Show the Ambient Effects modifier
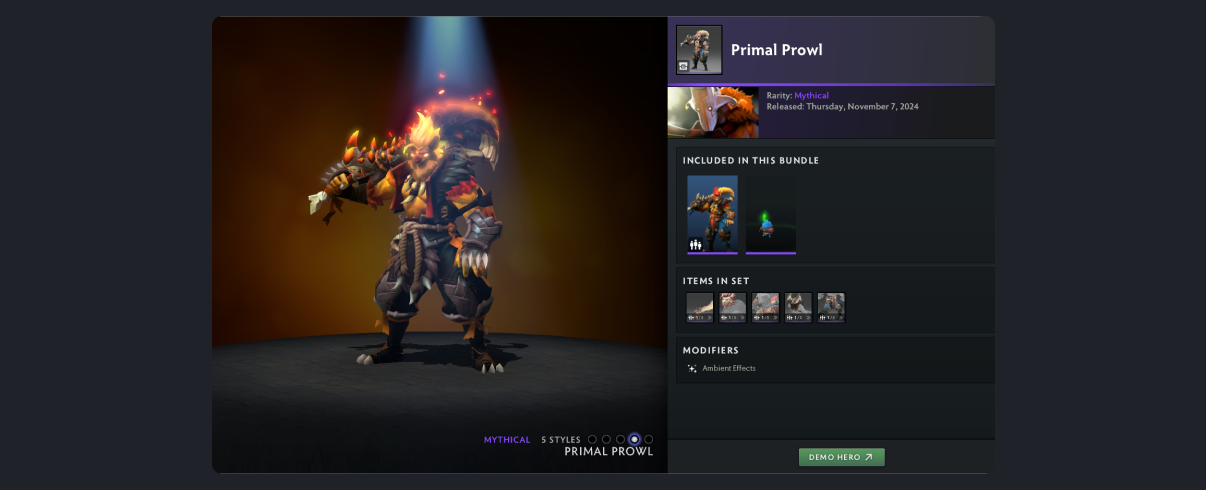This screenshot has width=1206, height=490. pyautogui.click(x=728, y=368)
